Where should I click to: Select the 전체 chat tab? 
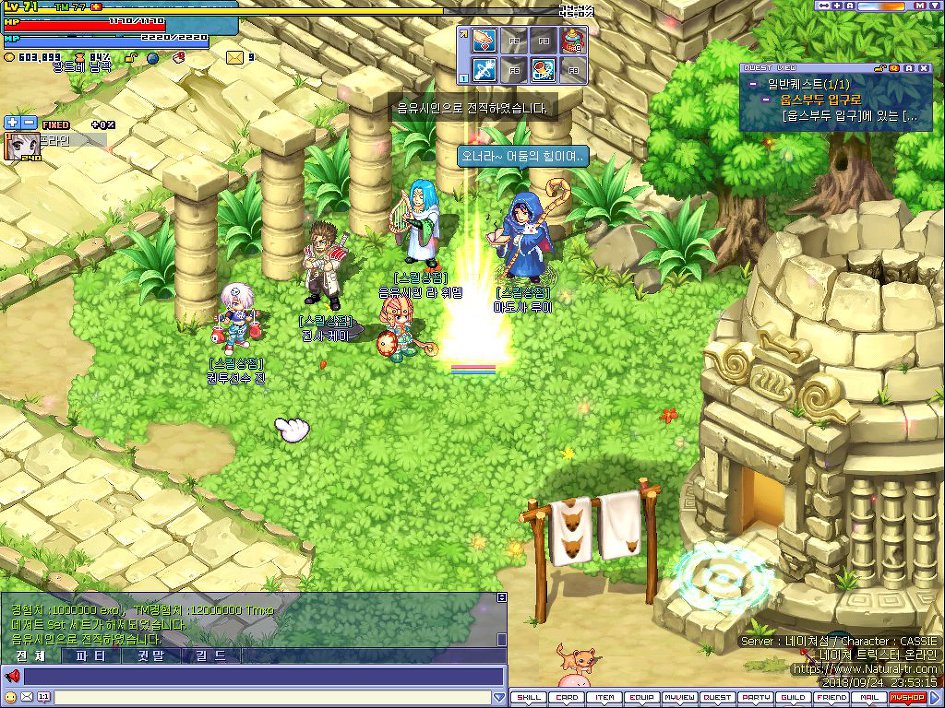[30, 656]
